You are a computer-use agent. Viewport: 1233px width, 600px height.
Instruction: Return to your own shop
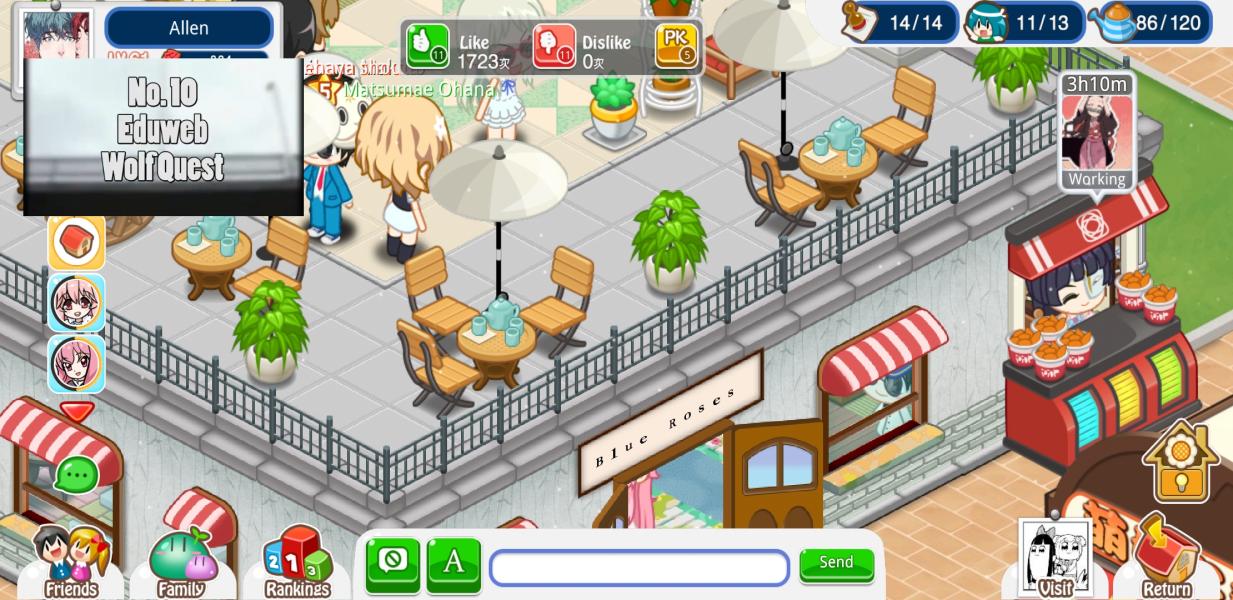tap(1166, 558)
